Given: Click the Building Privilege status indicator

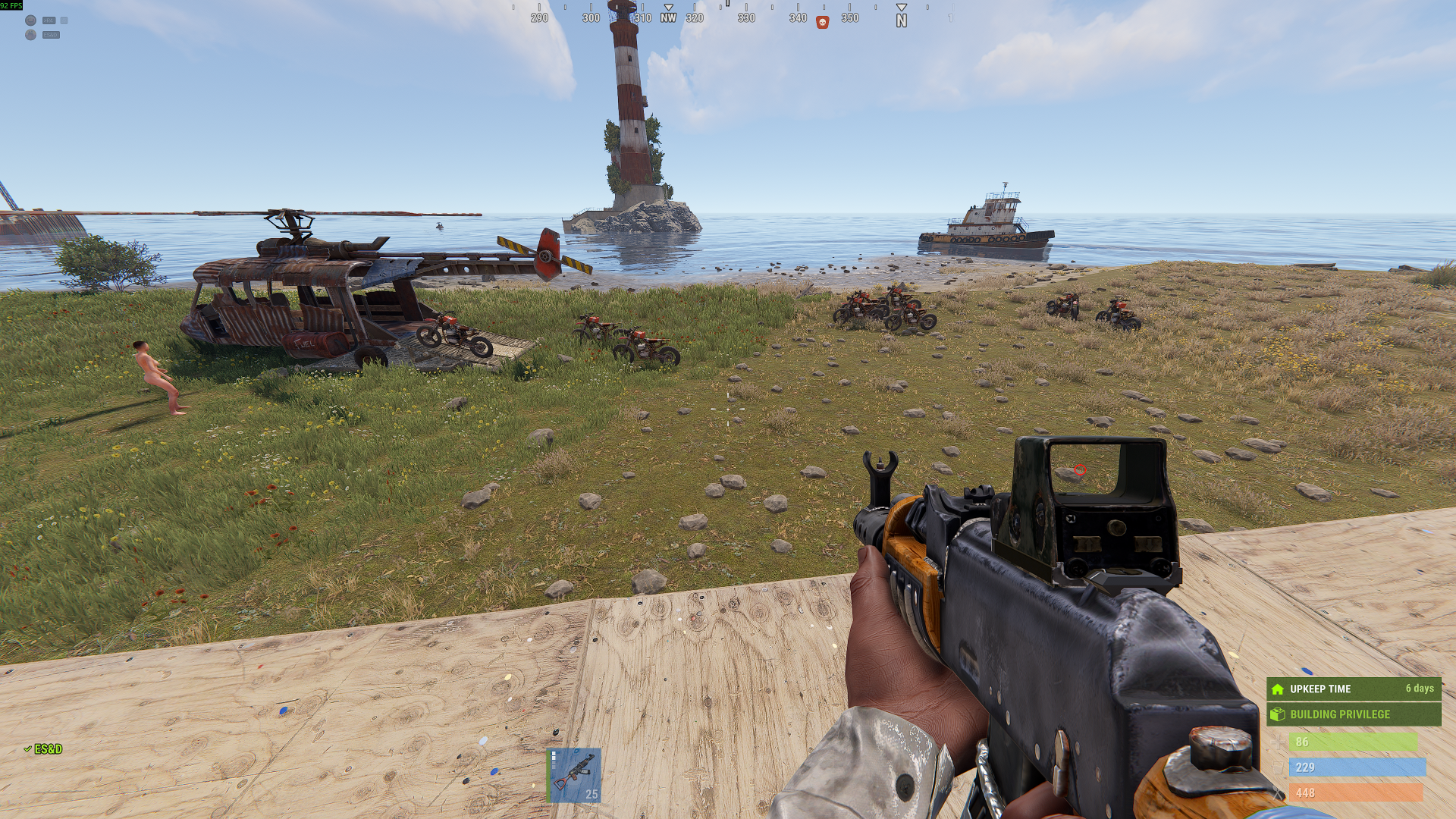Looking at the screenshot, I should point(1353,714).
